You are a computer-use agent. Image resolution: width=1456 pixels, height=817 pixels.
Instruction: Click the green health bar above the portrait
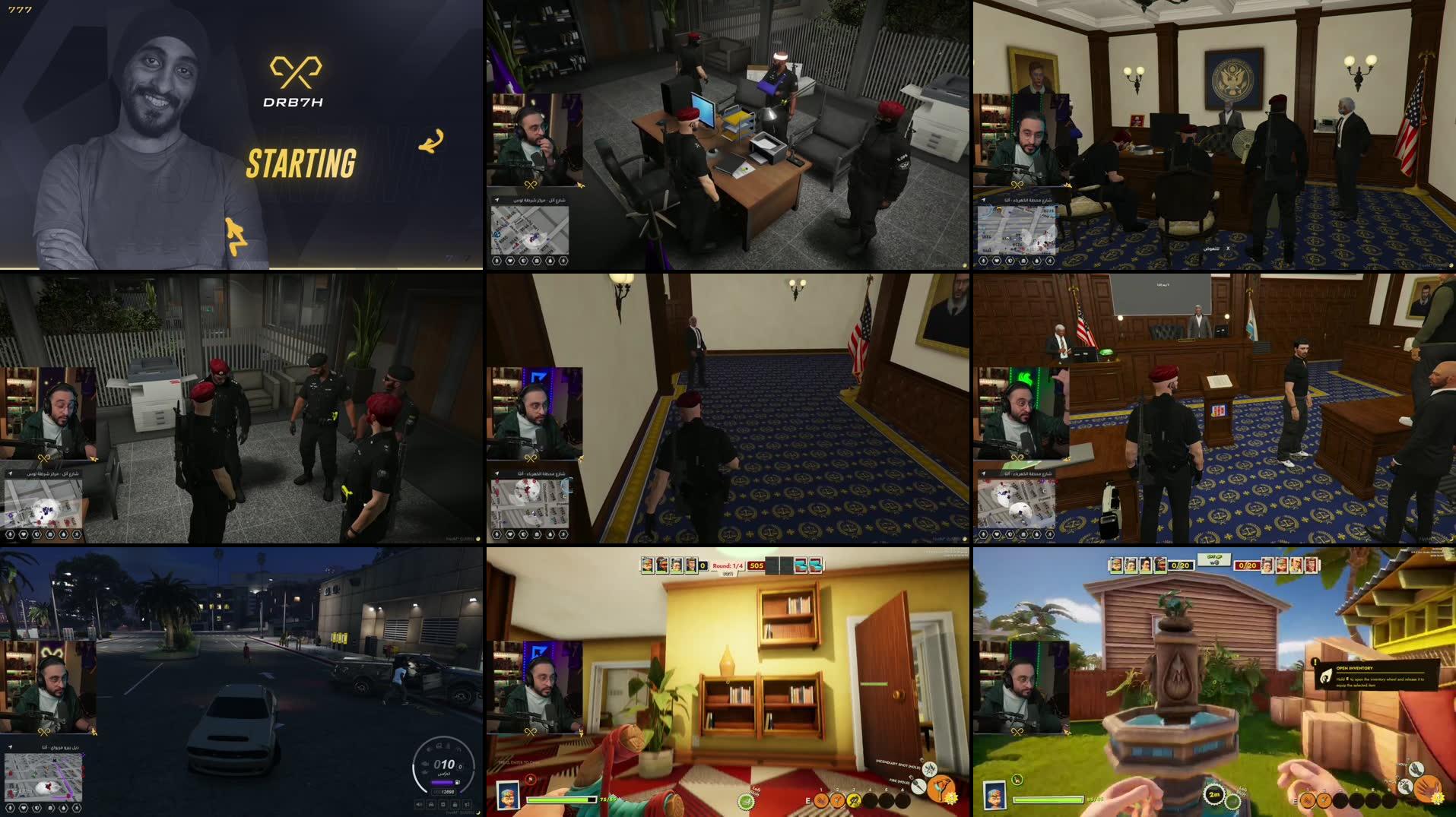(x=559, y=800)
